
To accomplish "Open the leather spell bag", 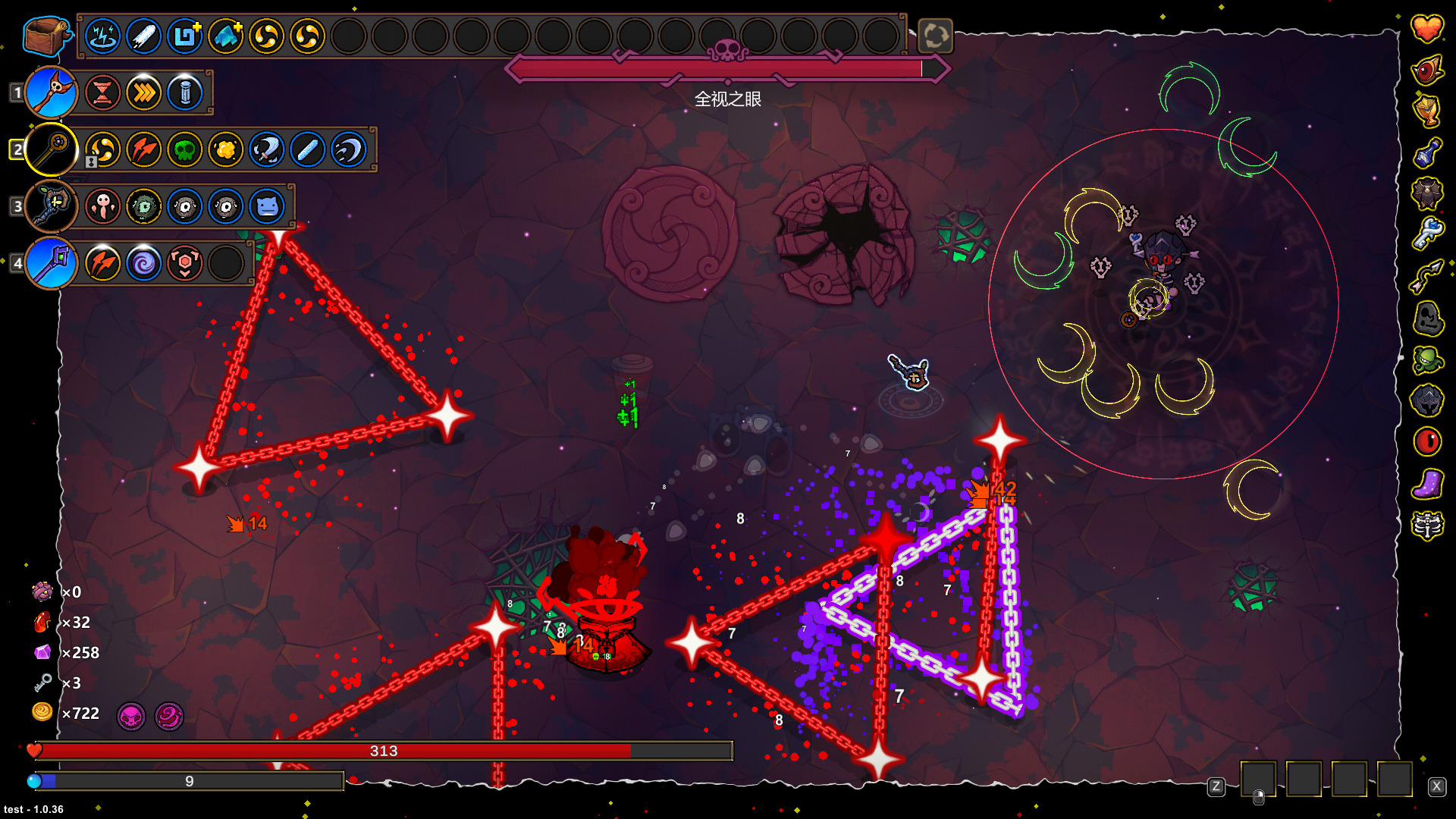I will click(45, 36).
